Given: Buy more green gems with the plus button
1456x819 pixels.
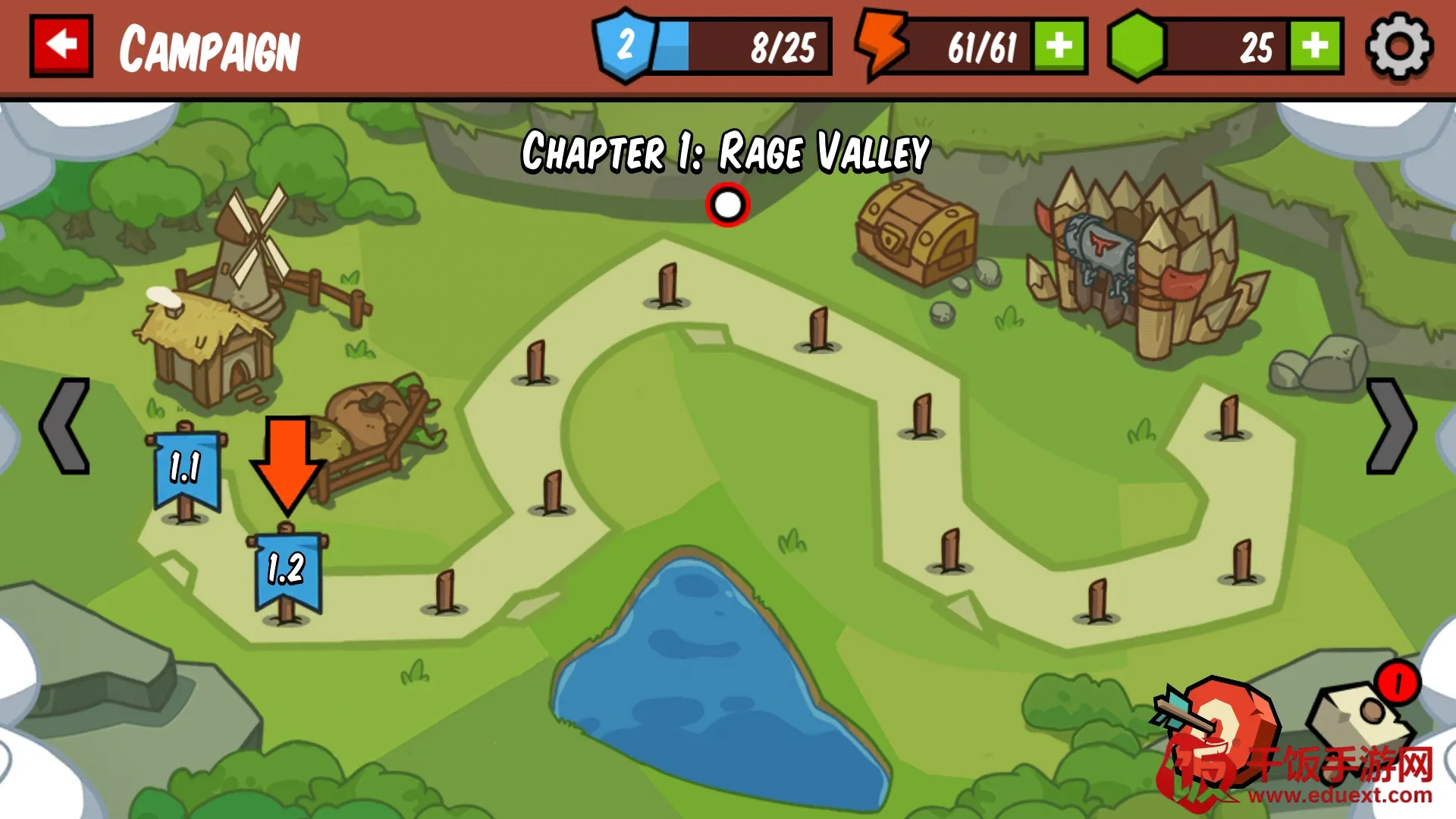Looking at the screenshot, I should click(1316, 47).
